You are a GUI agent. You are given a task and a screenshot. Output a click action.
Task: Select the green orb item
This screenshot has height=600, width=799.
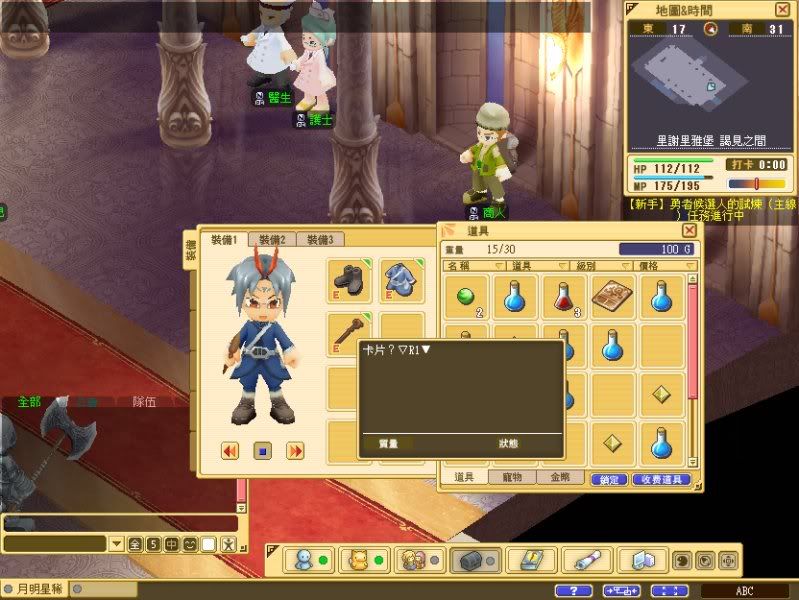coord(465,297)
